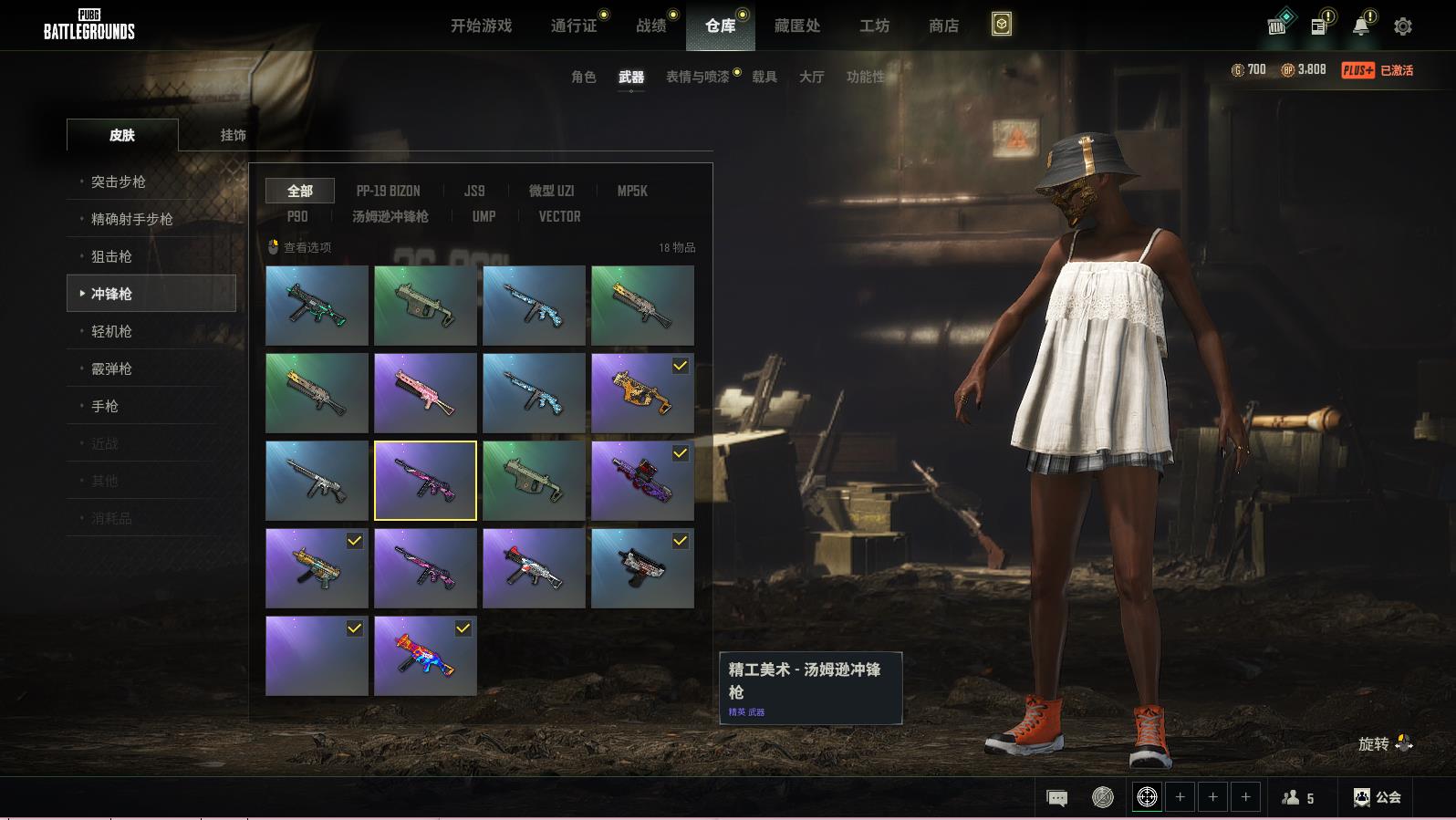The height and width of the screenshot is (820, 1456).
Task: Open the 公会 guild button
Action: [x=1378, y=797]
